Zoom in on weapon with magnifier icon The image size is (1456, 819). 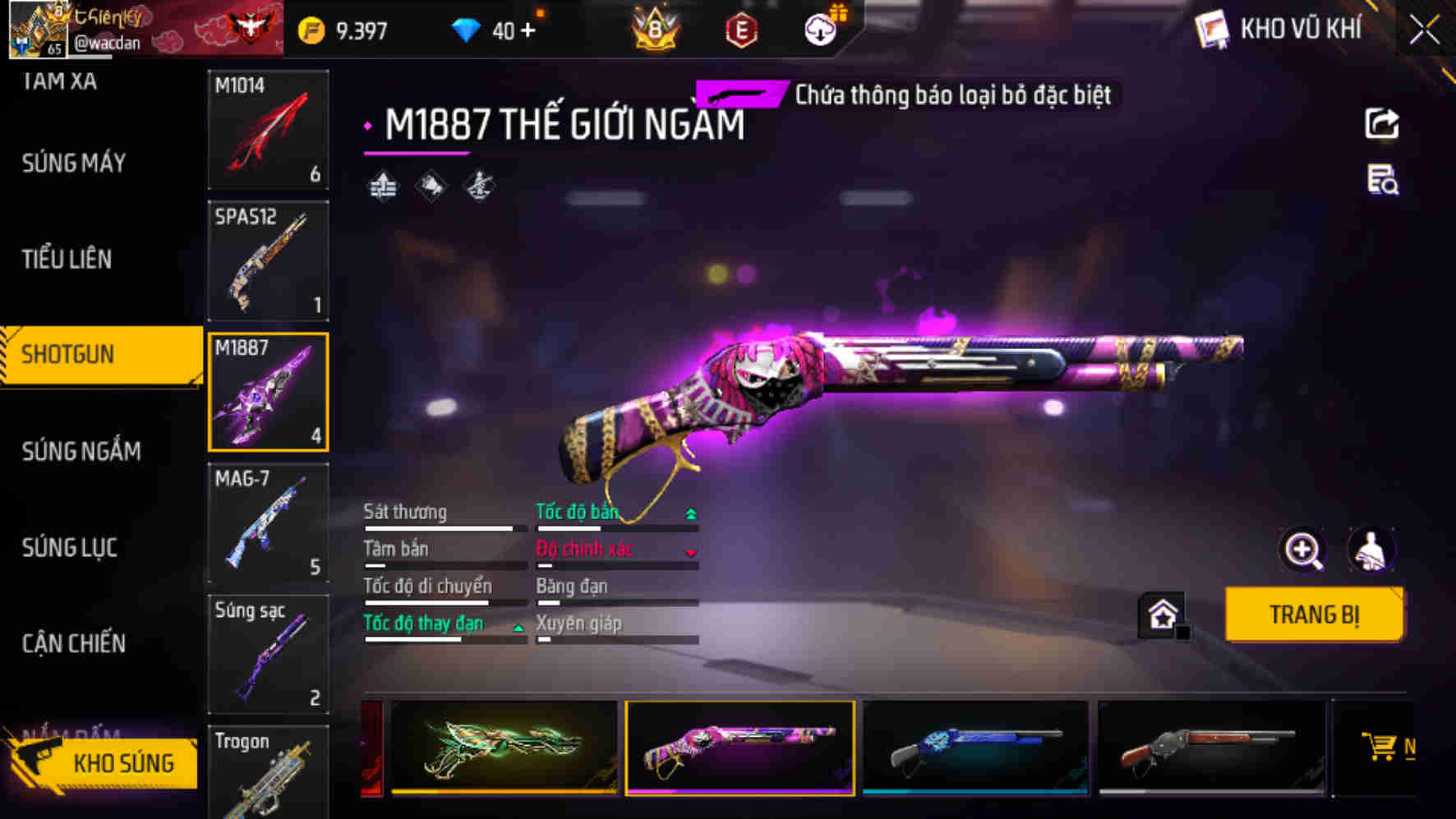coord(1303,550)
